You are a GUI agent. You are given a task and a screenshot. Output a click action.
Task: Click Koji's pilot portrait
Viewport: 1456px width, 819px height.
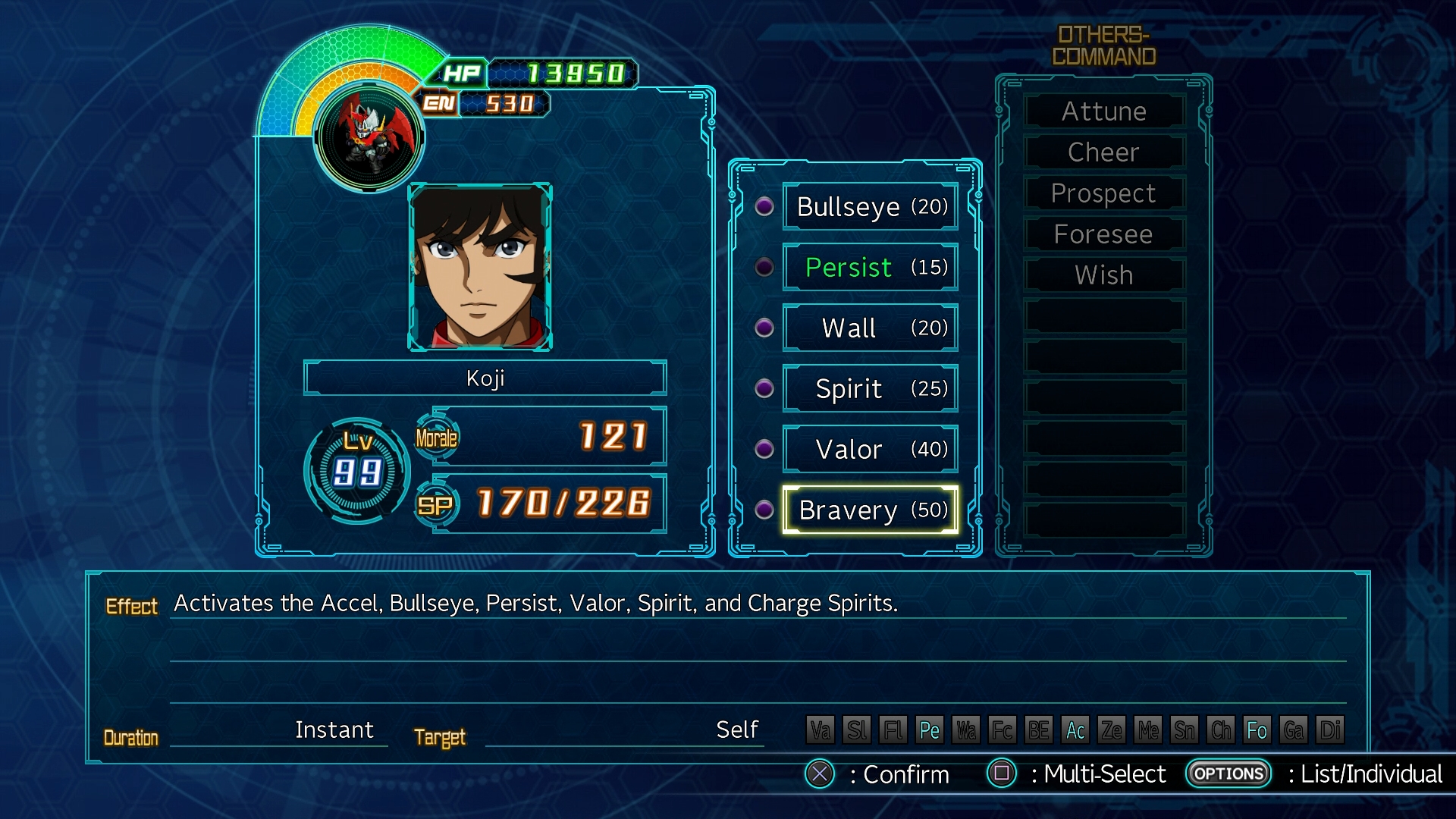click(480, 266)
